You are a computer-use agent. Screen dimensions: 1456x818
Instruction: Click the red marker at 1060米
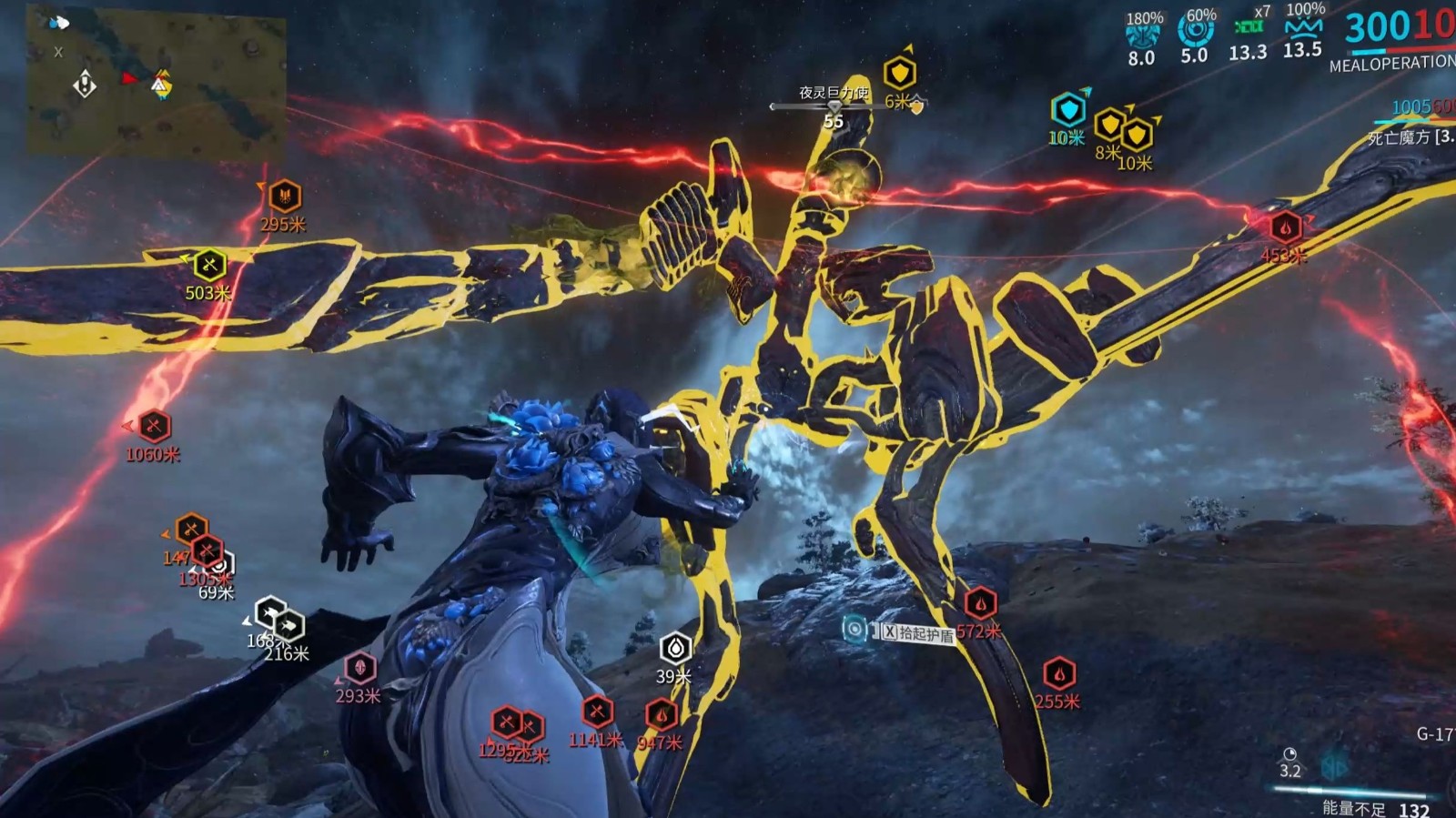tap(154, 426)
